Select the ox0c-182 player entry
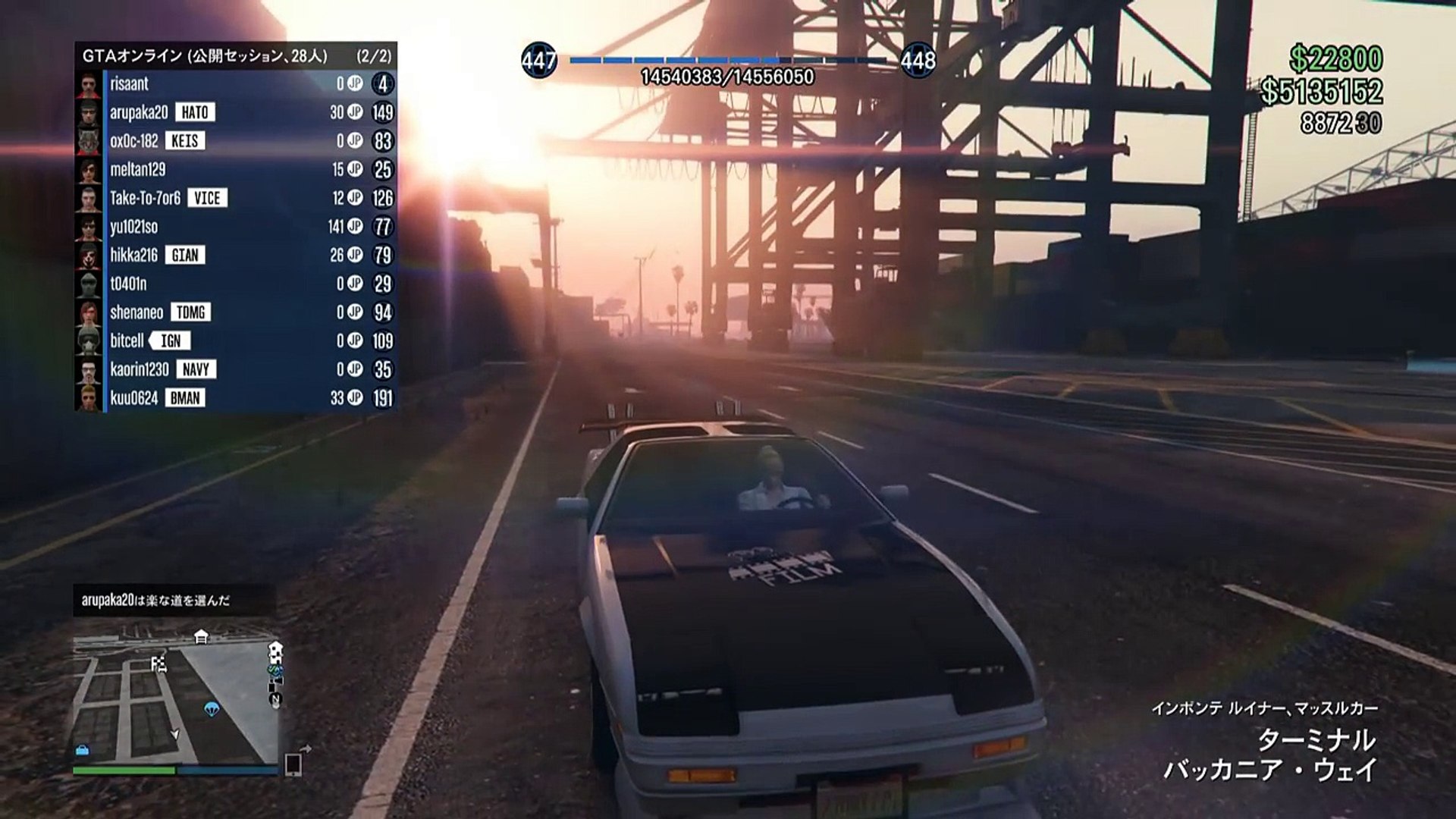 [235, 141]
